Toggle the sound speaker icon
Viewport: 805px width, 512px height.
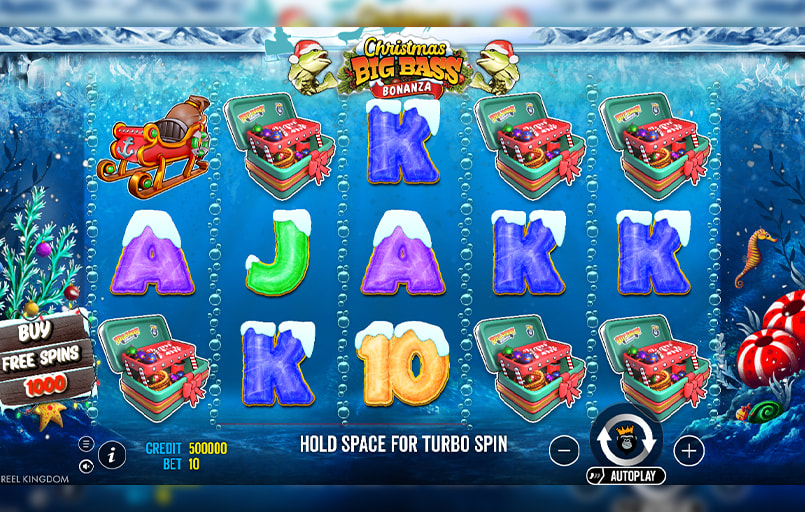86,465
